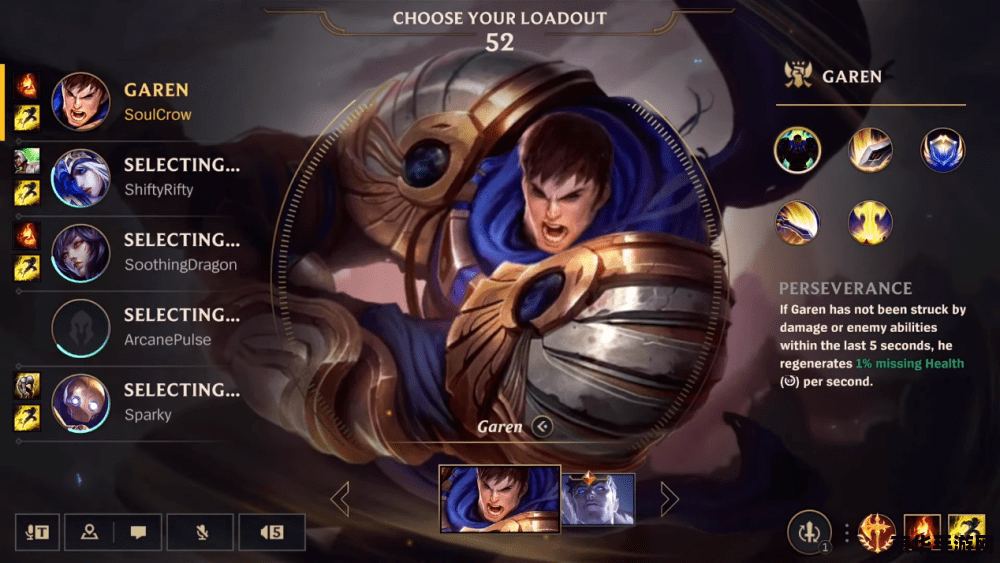Adjust the speaker volume button
The width and height of the screenshot is (1000, 563).
click(272, 532)
